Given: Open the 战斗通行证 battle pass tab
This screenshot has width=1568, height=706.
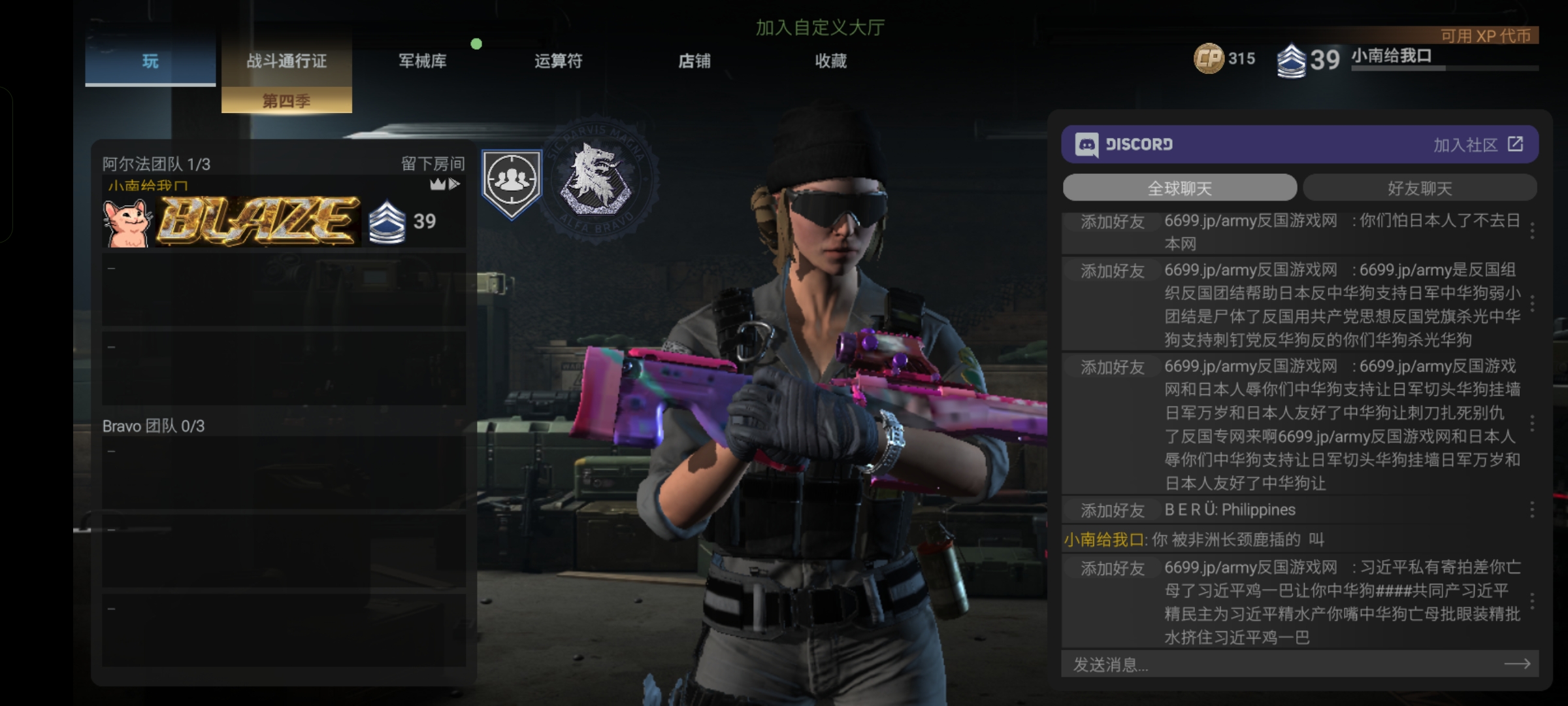Looking at the screenshot, I should coord(286,61).
